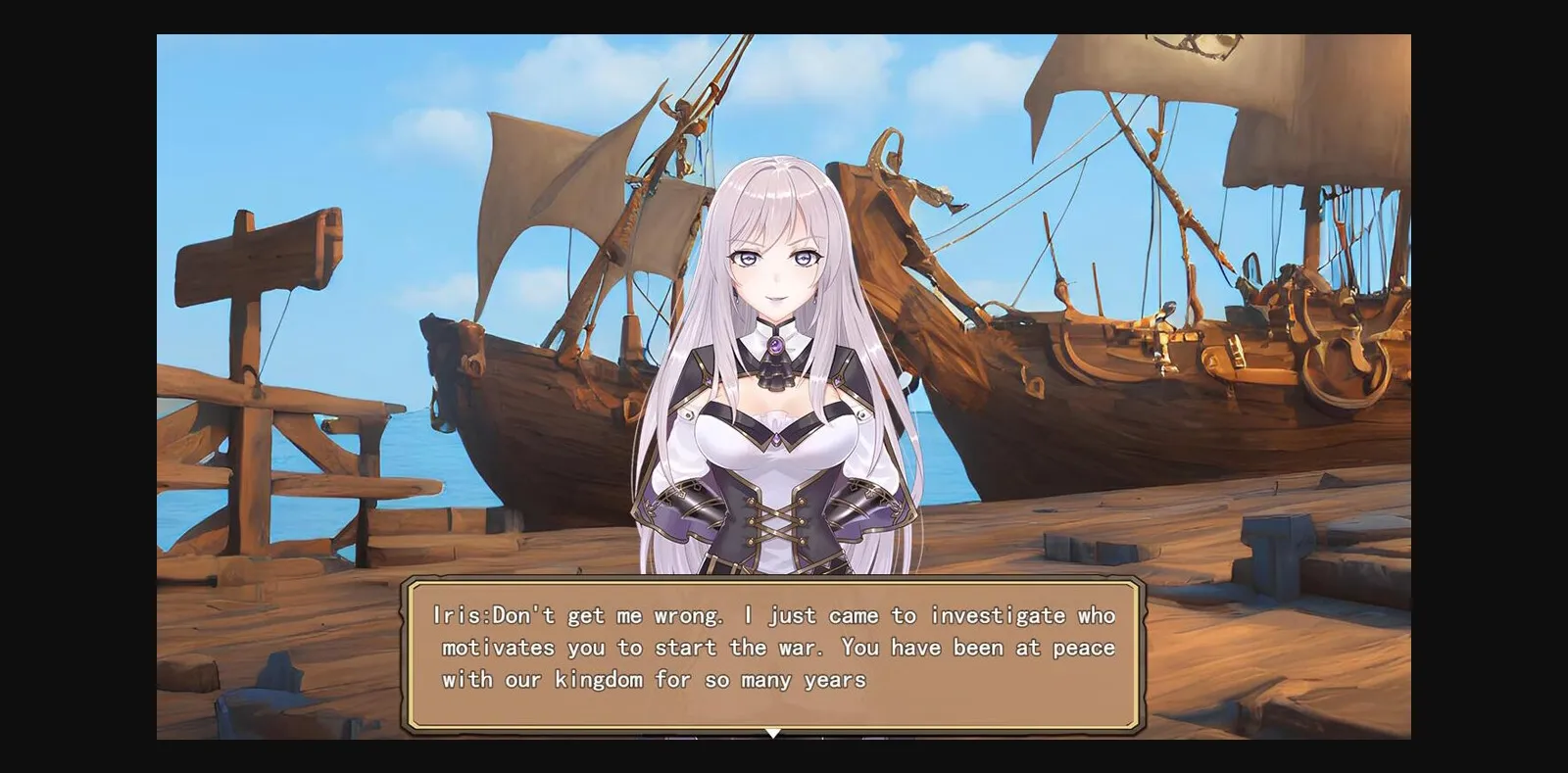Click the word "investigate" in the dialogue

point(1000,614)
